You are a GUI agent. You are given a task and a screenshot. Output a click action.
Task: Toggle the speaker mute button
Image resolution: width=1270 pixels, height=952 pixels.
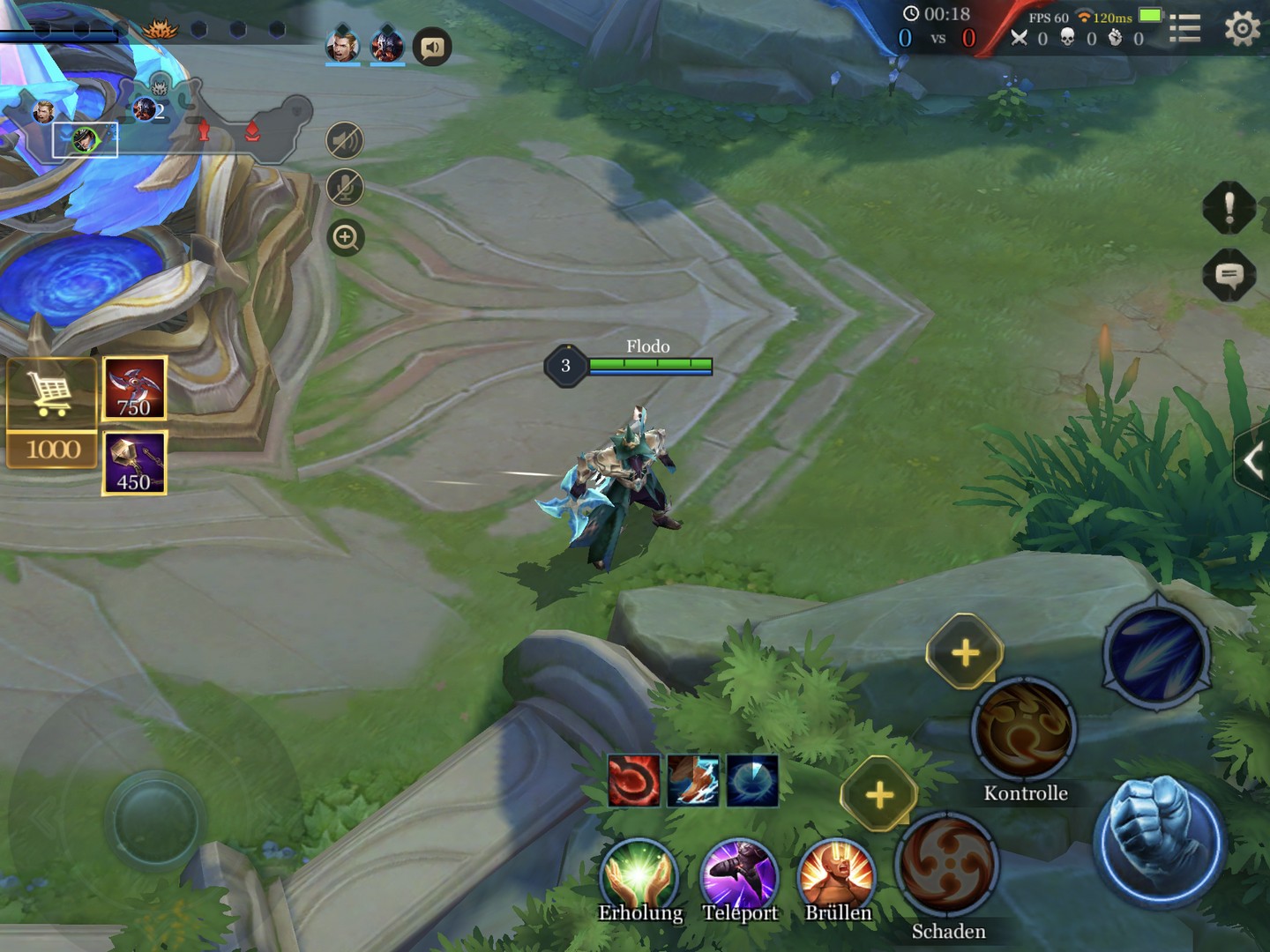[345, 141]
